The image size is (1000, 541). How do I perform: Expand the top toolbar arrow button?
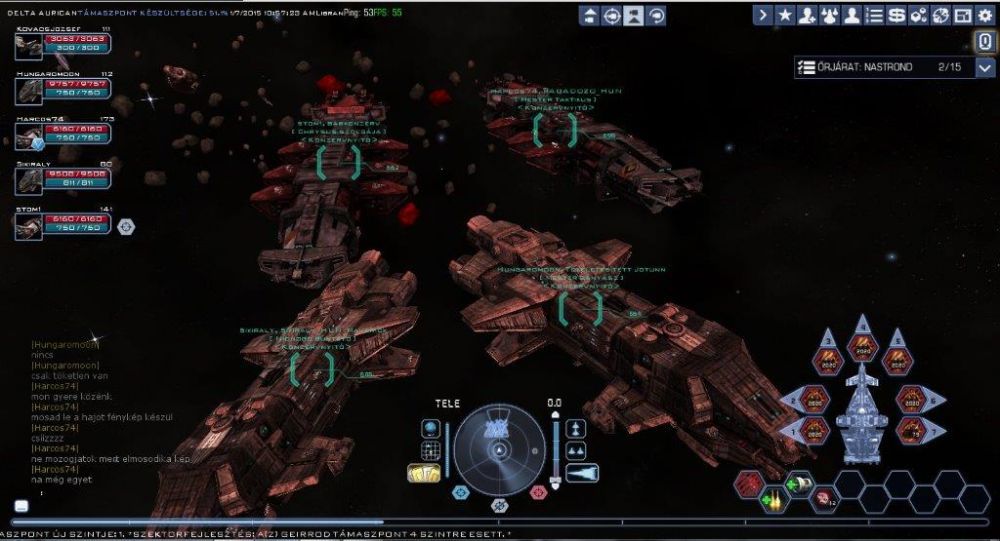(763, 15)
